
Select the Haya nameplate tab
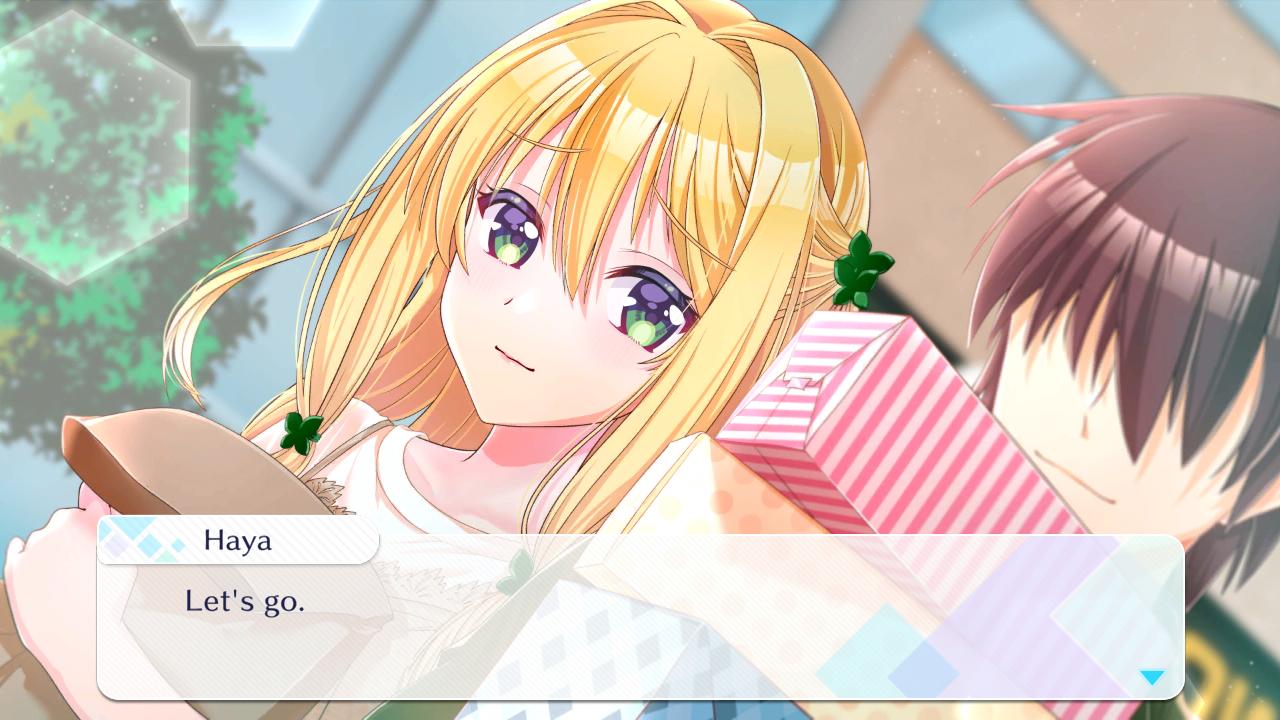click(x=238, y=541)
